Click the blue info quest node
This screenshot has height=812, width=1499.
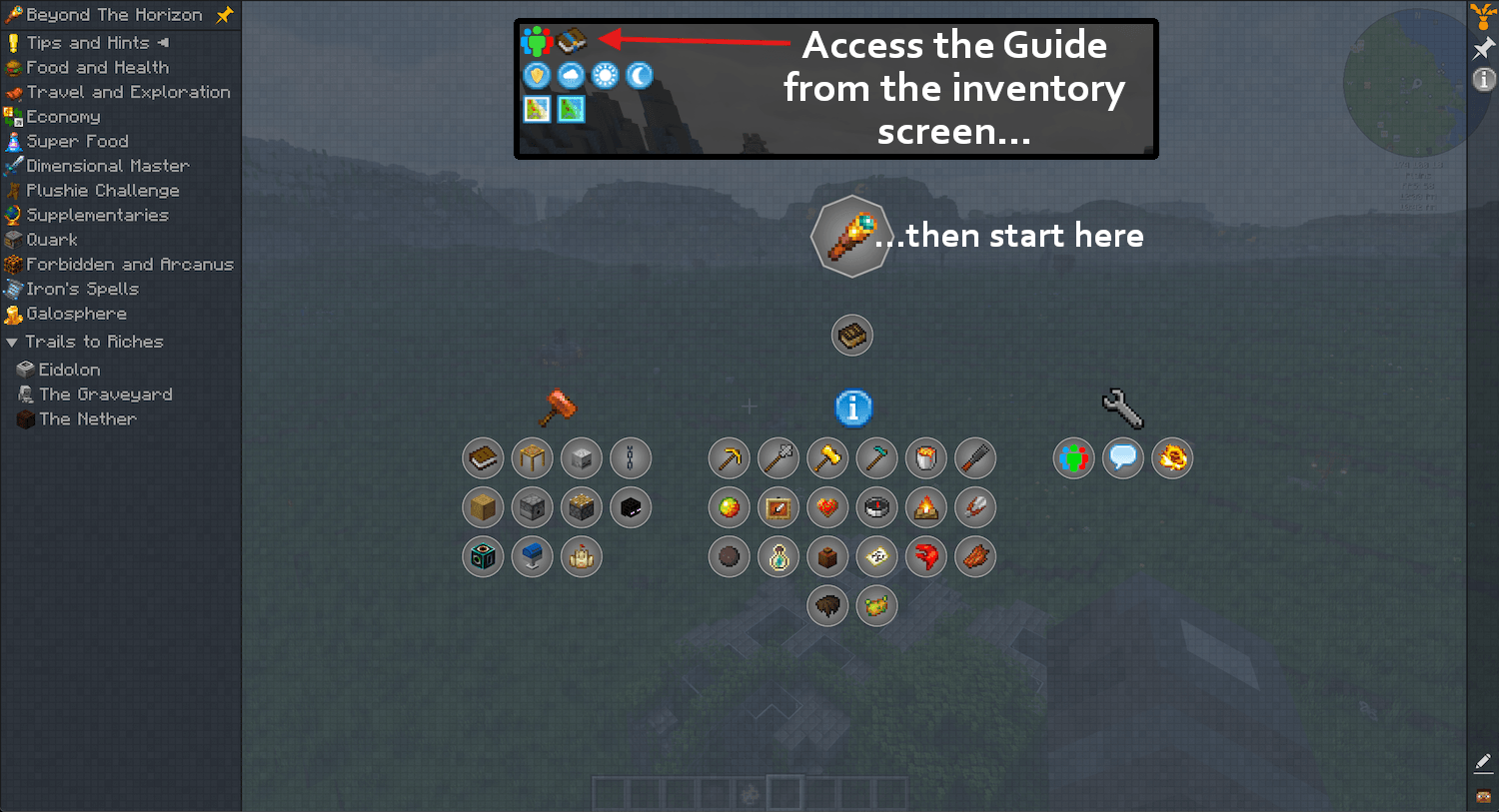pos(852,408)
